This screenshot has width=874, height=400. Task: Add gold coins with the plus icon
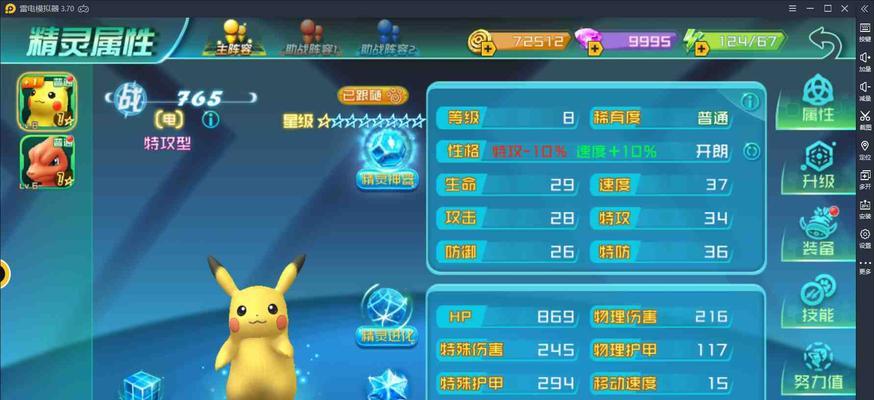[482, 42]
